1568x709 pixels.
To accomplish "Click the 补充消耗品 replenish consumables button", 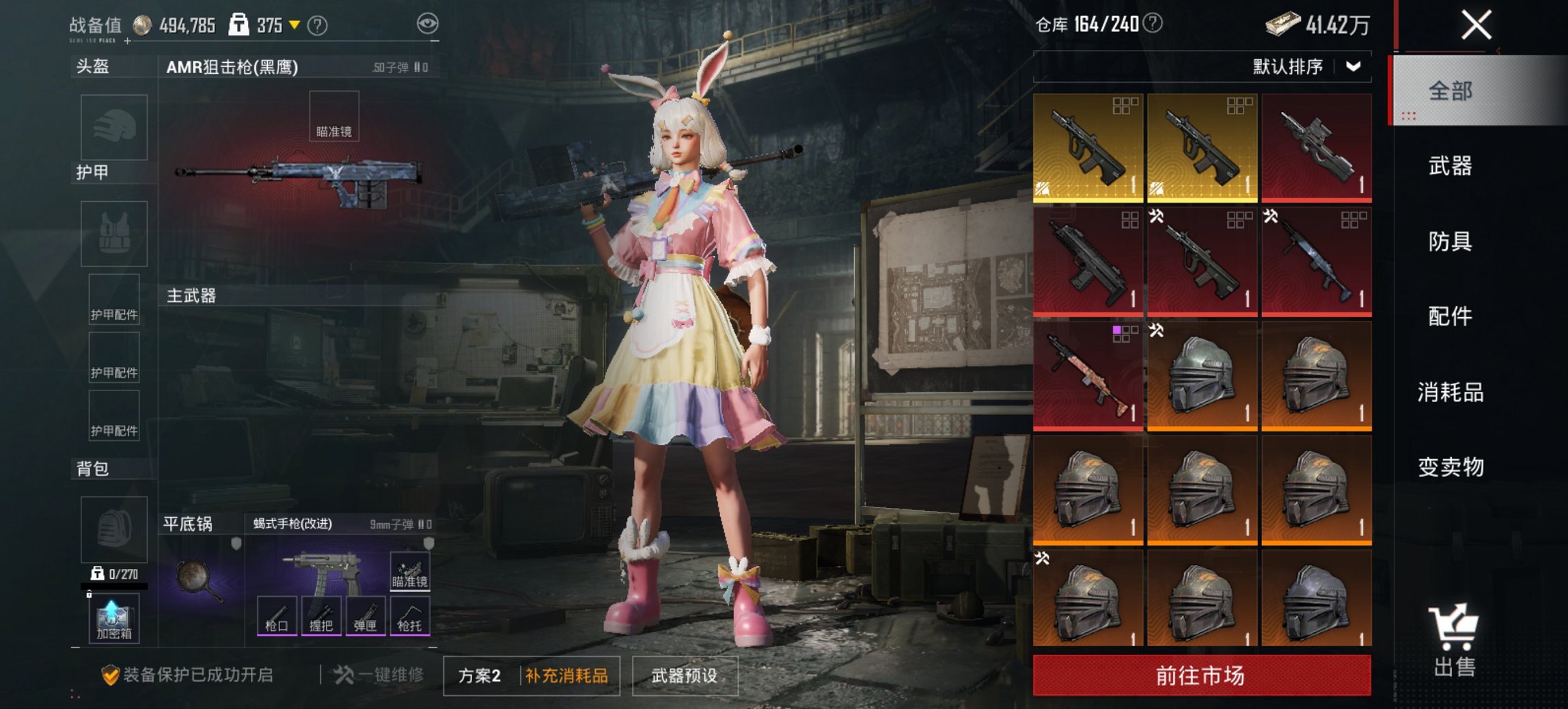I will pos(570,674).
